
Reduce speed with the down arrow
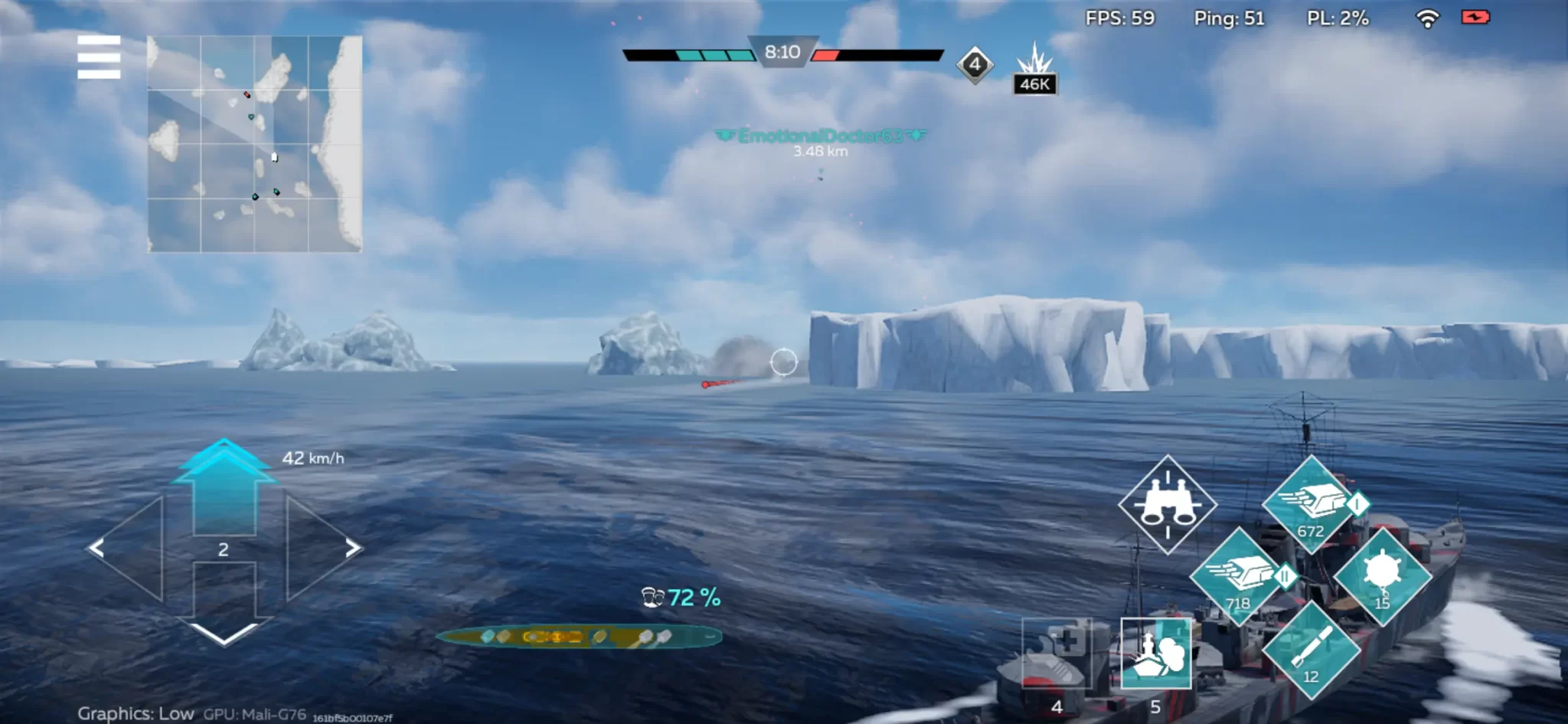click(x=224, y=605)
